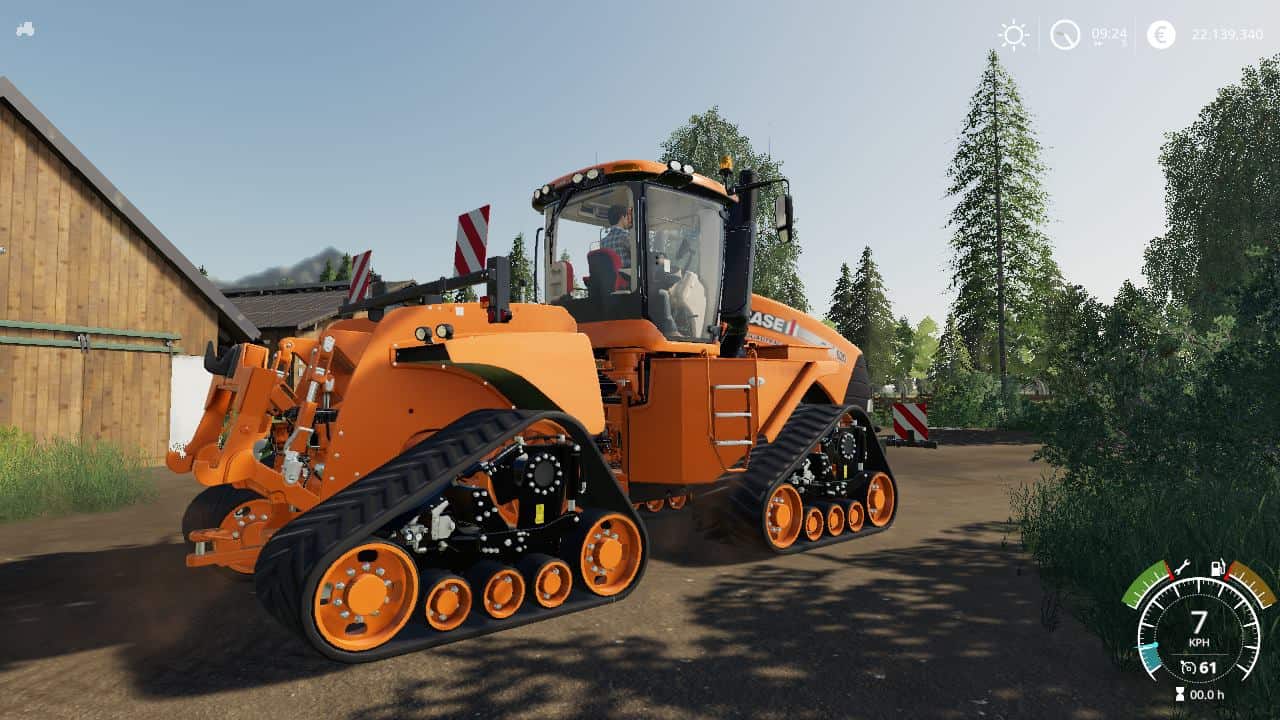
Task: Click the tractor help icon top-left
Action: (x=27, y=28)
